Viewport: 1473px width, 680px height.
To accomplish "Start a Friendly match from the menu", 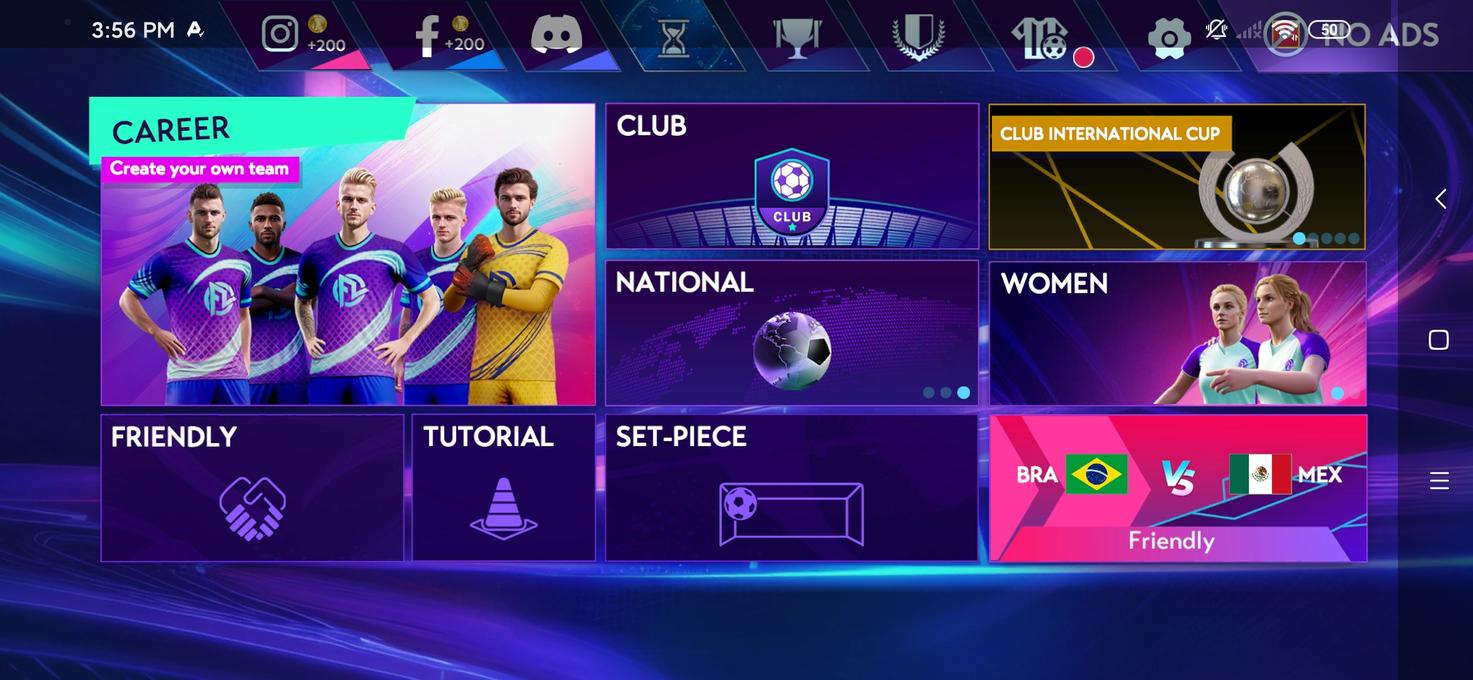I will click(x=252, y=488).
